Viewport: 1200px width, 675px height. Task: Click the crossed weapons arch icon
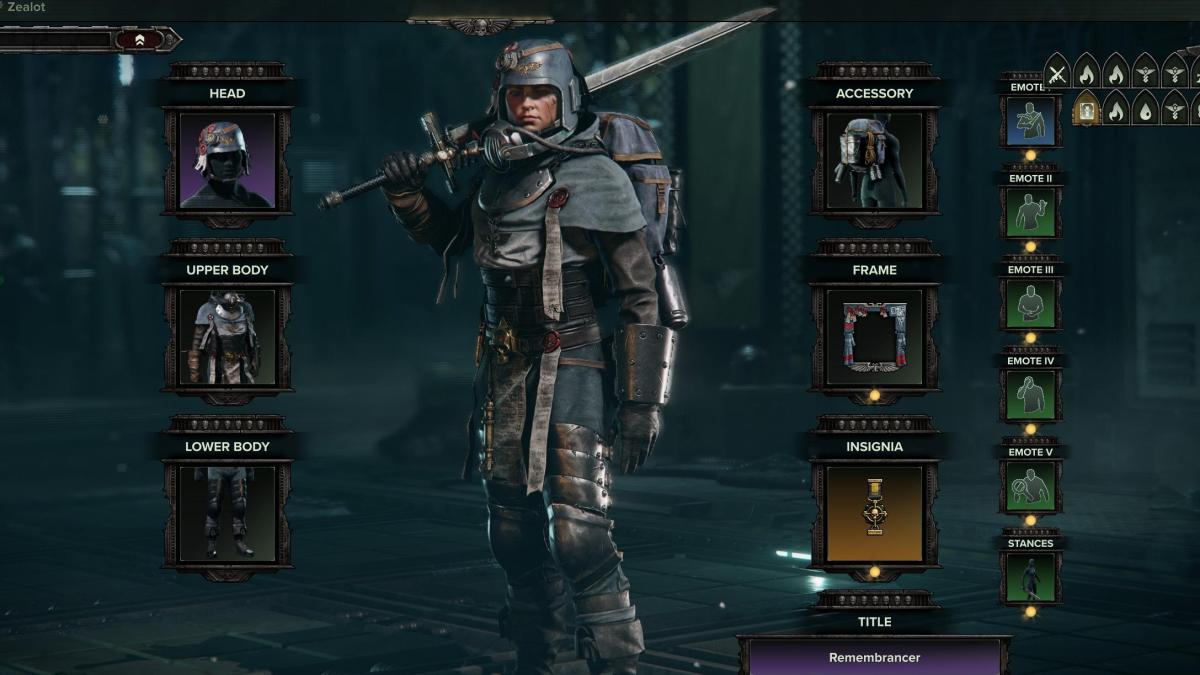(x=1057, y=73)
